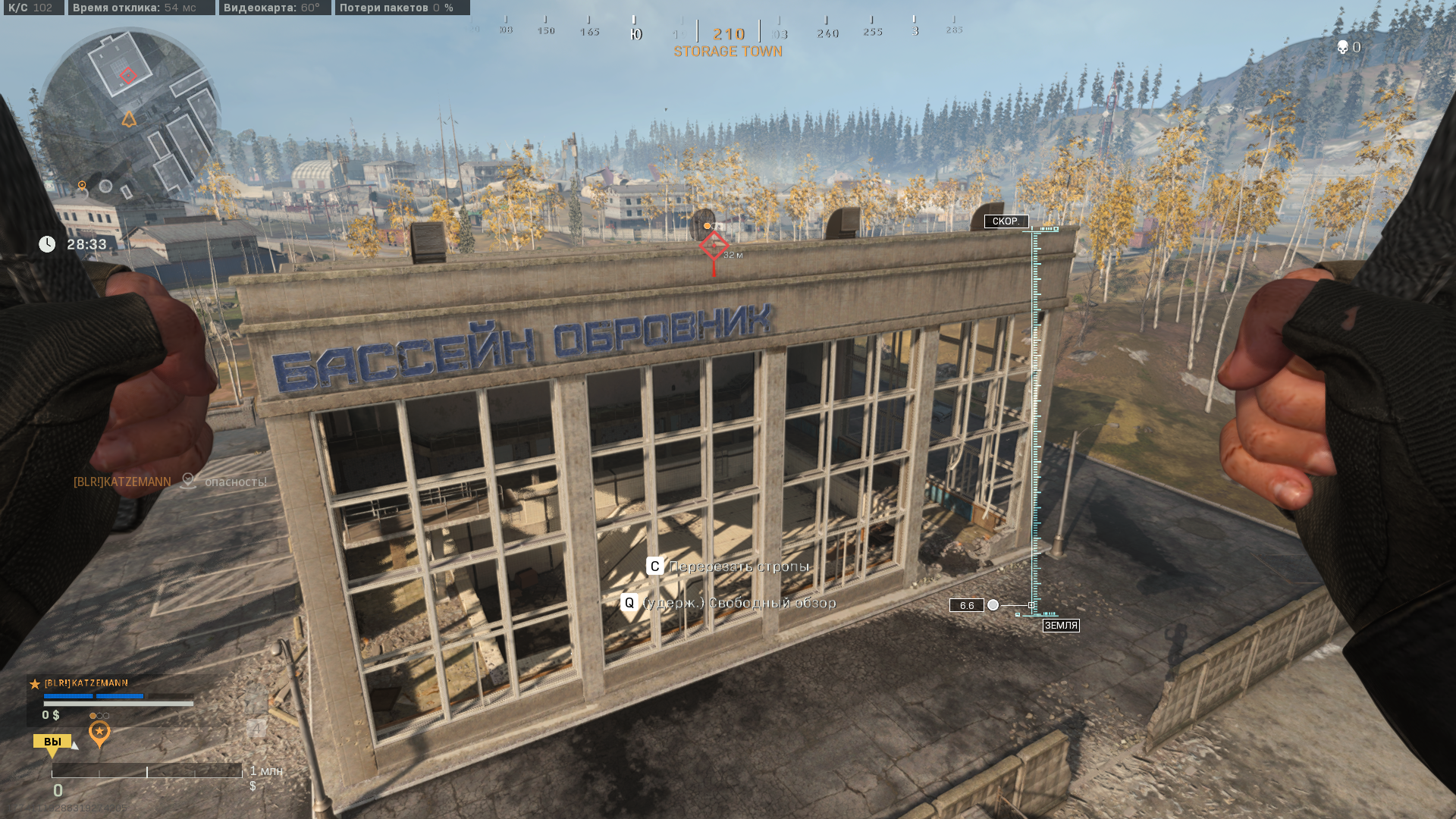This screenshot has height=819, width=1456.
Task: Open the circular minimap
Action: (129, 115)
